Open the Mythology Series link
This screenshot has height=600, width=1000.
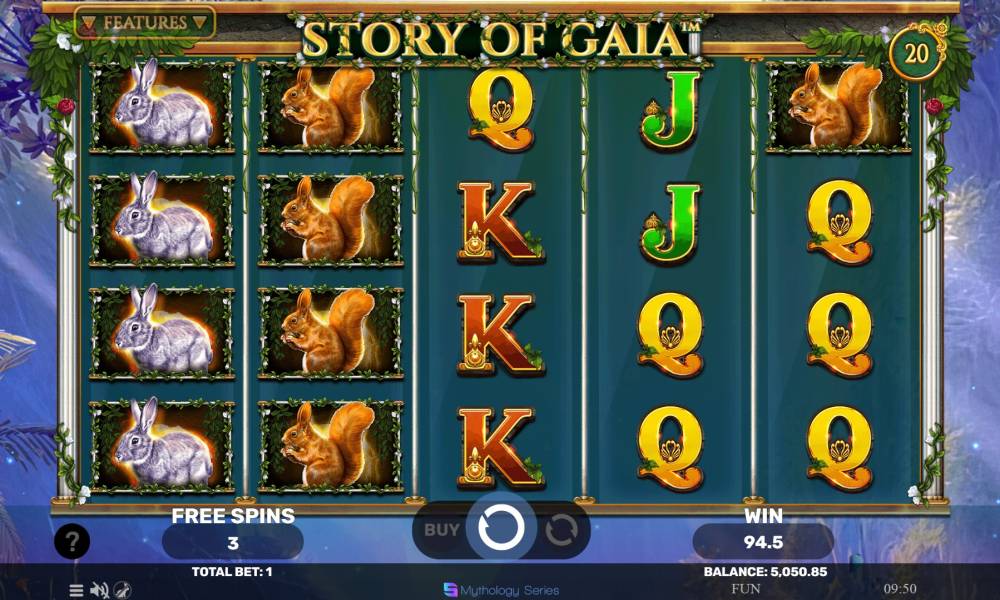click(x=500, y=590)
